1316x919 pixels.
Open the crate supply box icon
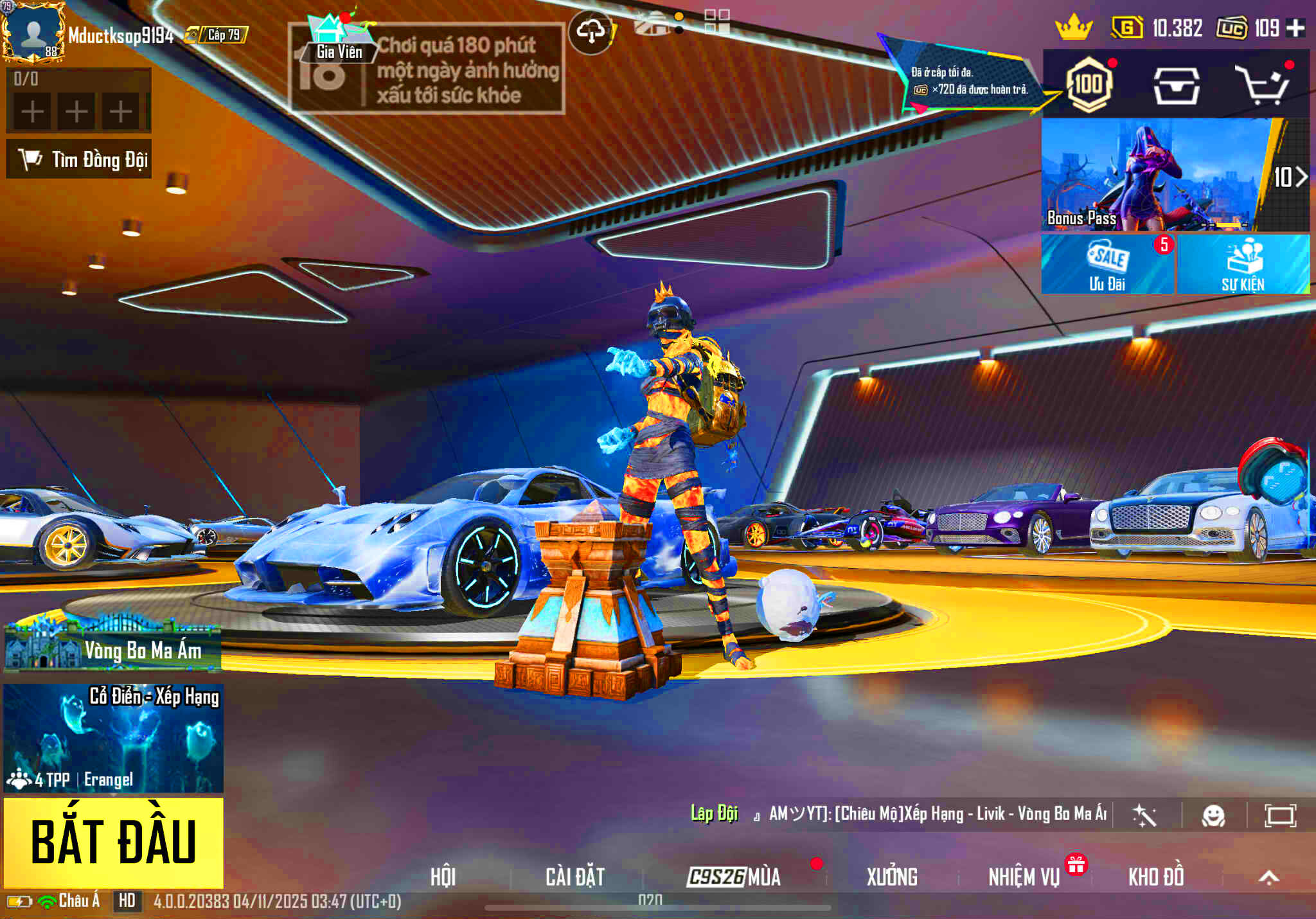pos(1176,85)
